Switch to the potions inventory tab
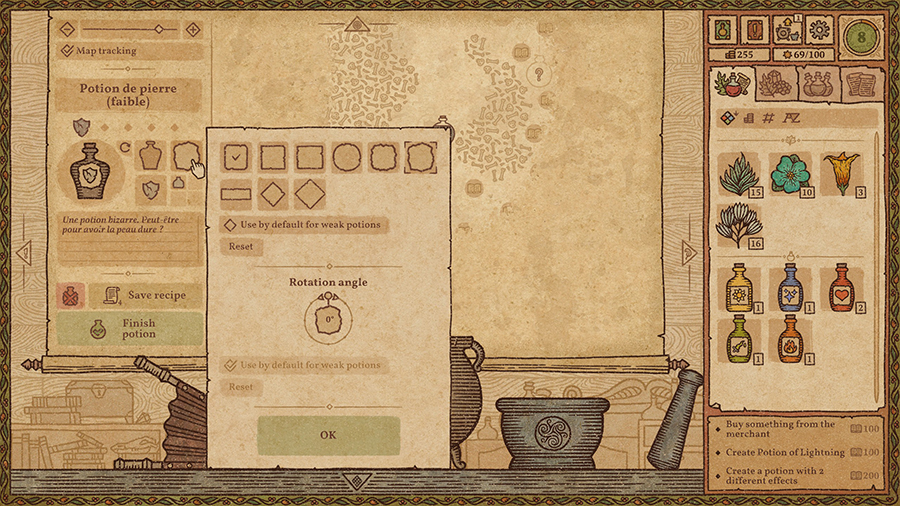900x506 pixels. click(817, 85)
